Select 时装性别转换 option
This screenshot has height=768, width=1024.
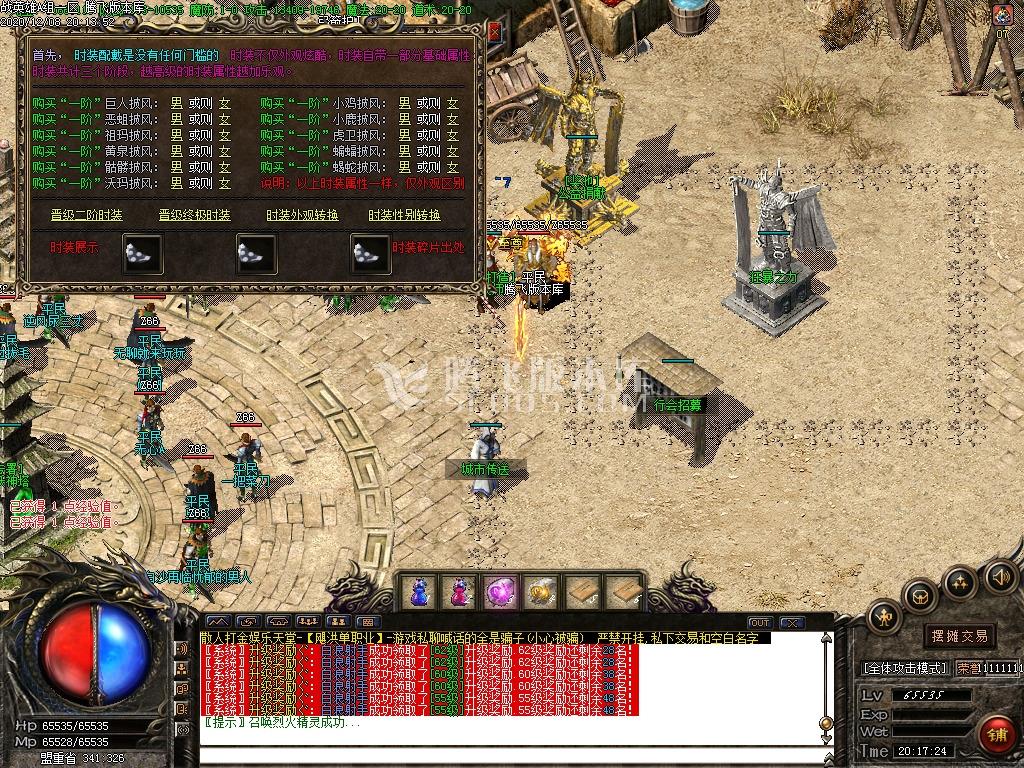[404, 215]
